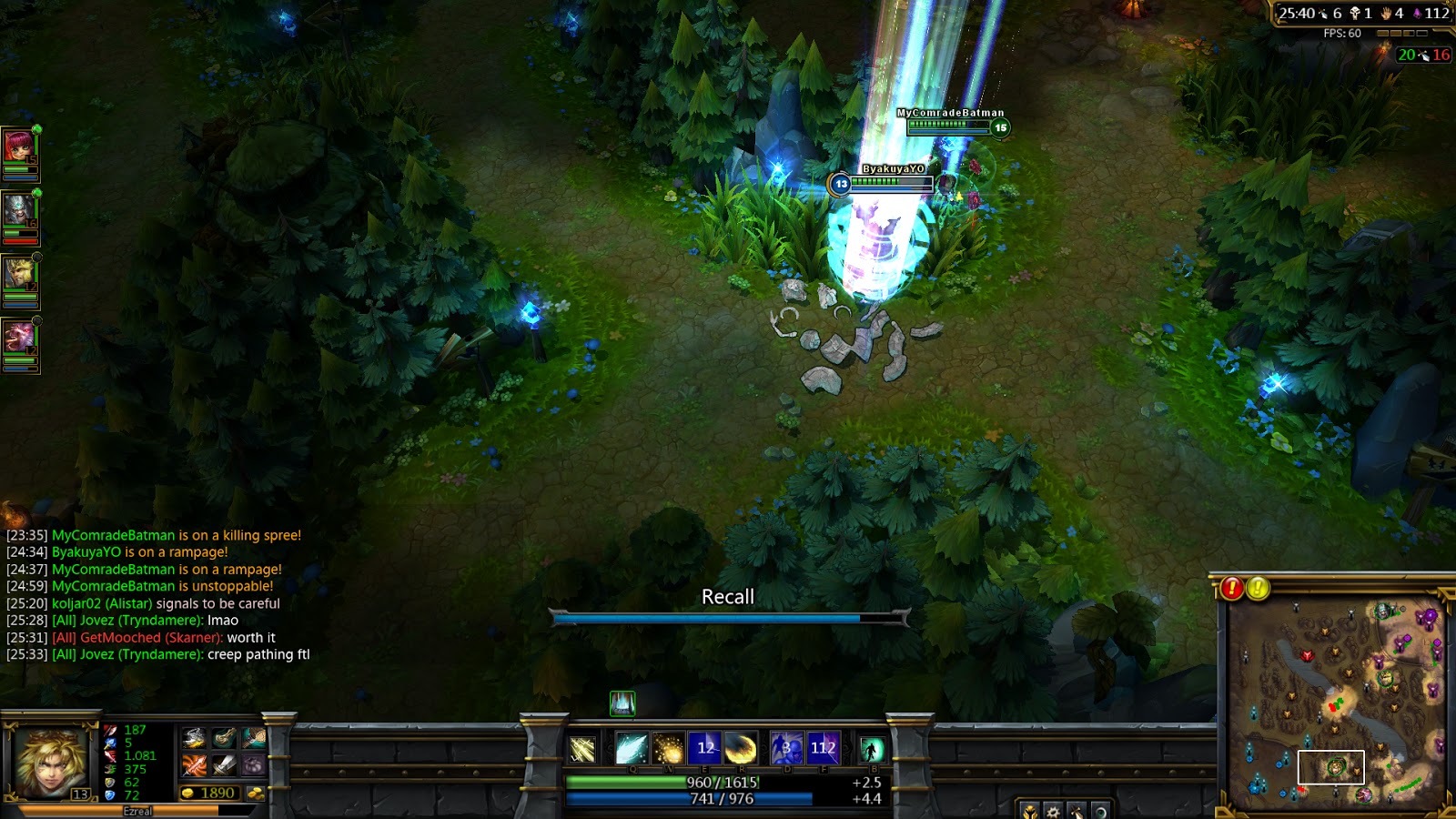Open the shop with the gold coins icon
Image resolution: width=1456 pixels, height=819 pixels.
click(x=256, y=793)
